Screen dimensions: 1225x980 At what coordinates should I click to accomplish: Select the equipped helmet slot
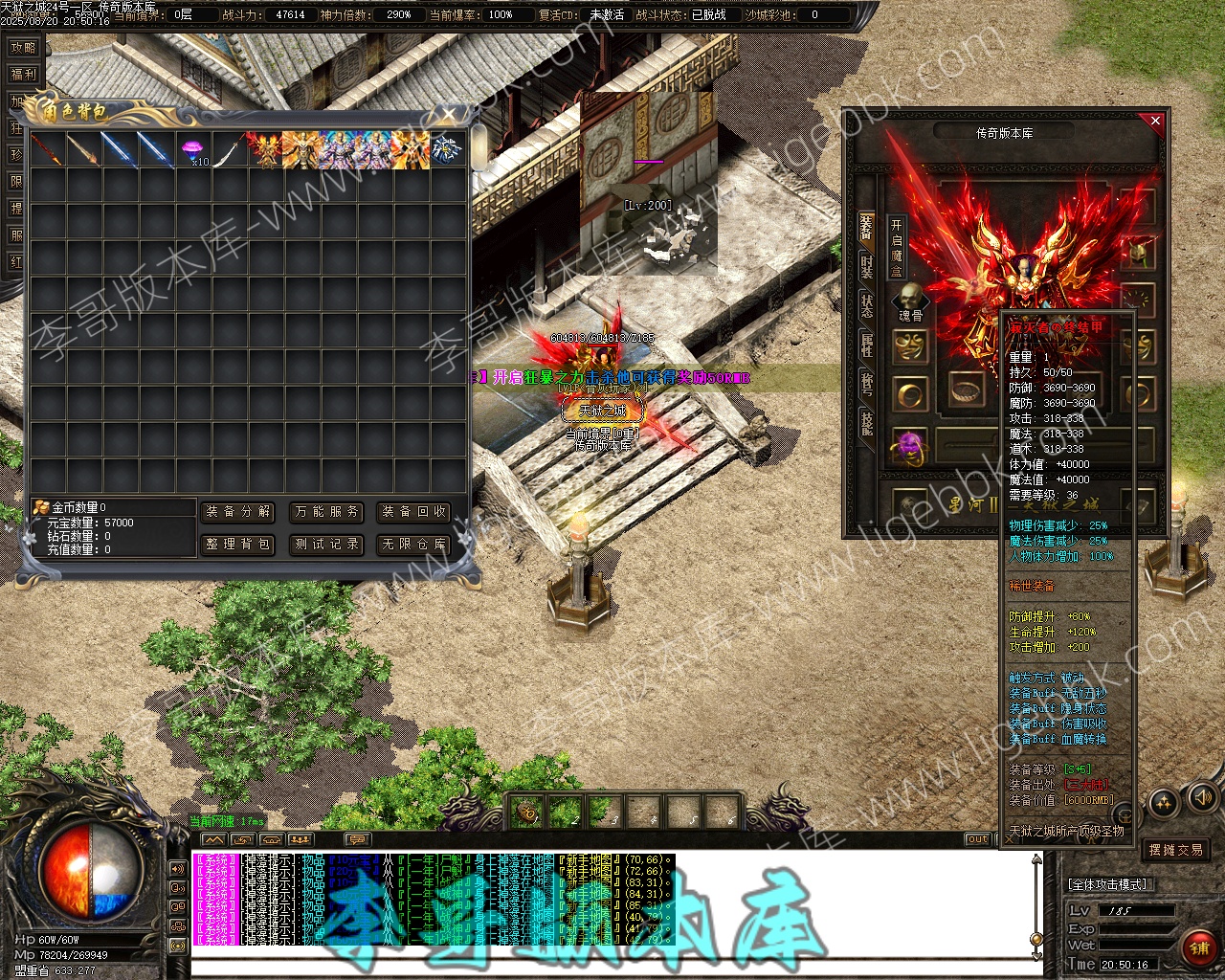1139,253
